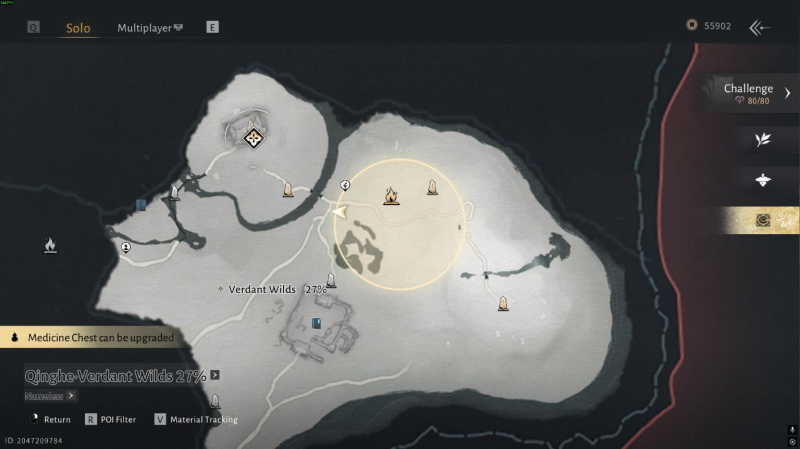Open Material Tracking

pos(196,420)
